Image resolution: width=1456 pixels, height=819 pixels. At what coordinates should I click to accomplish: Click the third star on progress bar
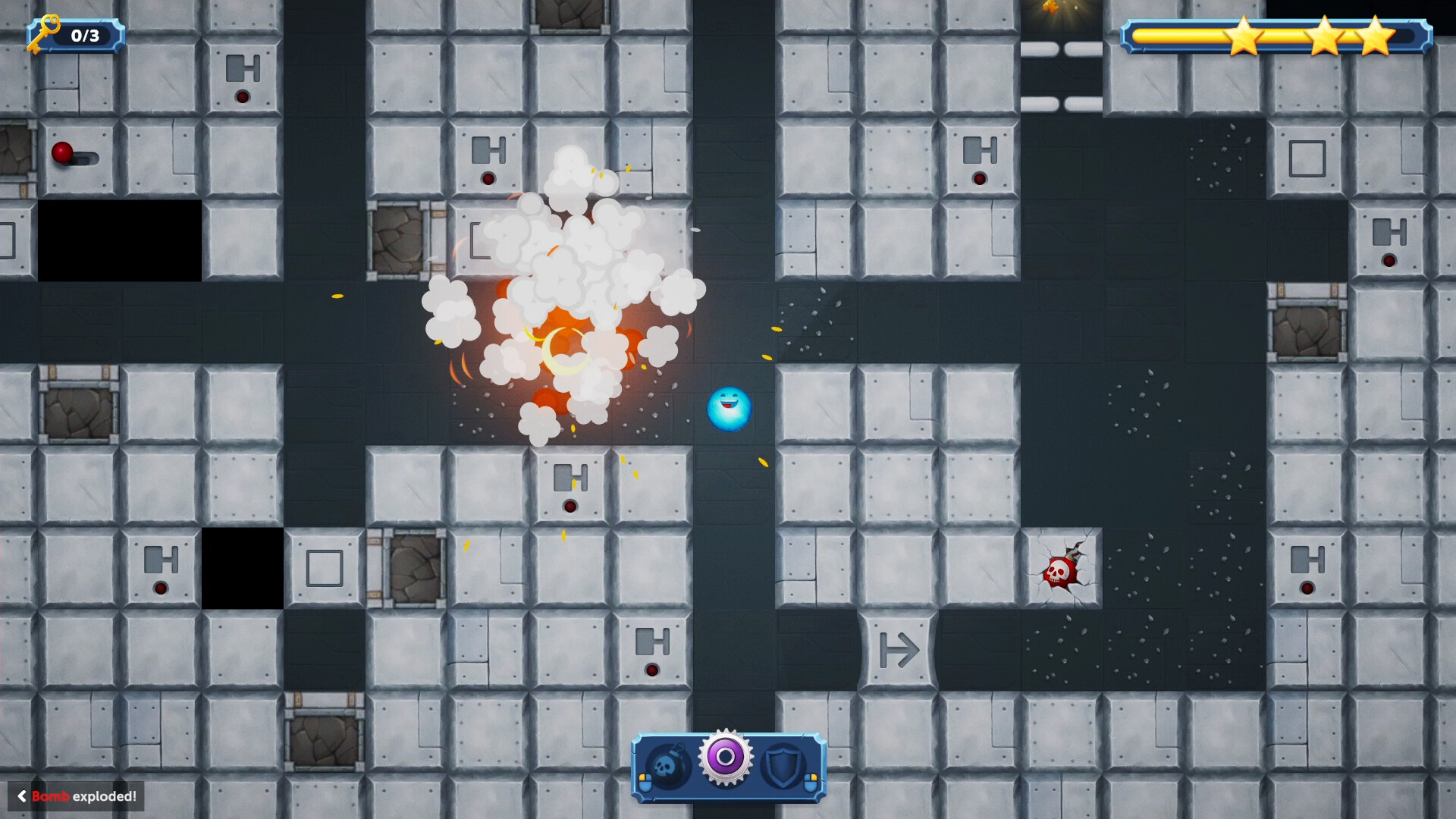coord(1375,34)
